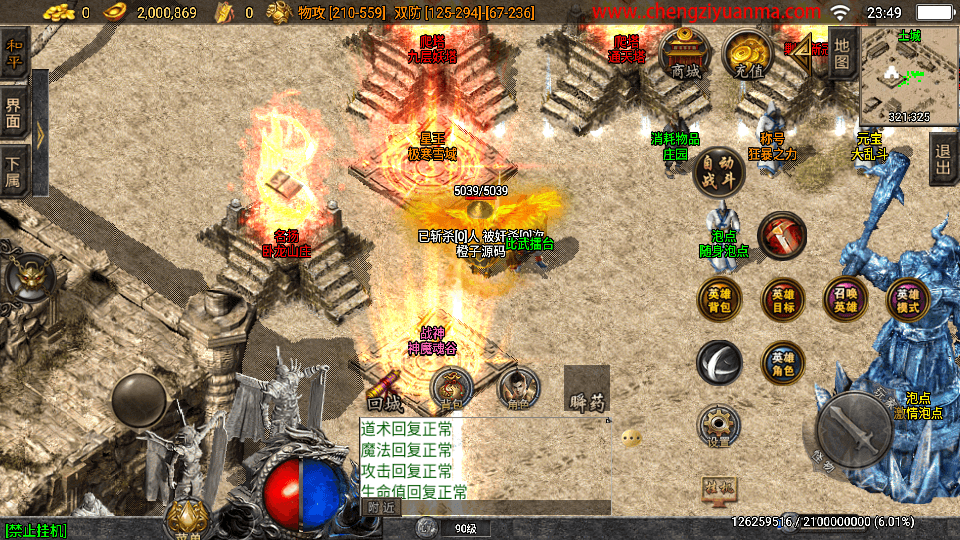Screen dimensions: 960x540
Task: Open the 设置 gear settings
Action: 719,424
